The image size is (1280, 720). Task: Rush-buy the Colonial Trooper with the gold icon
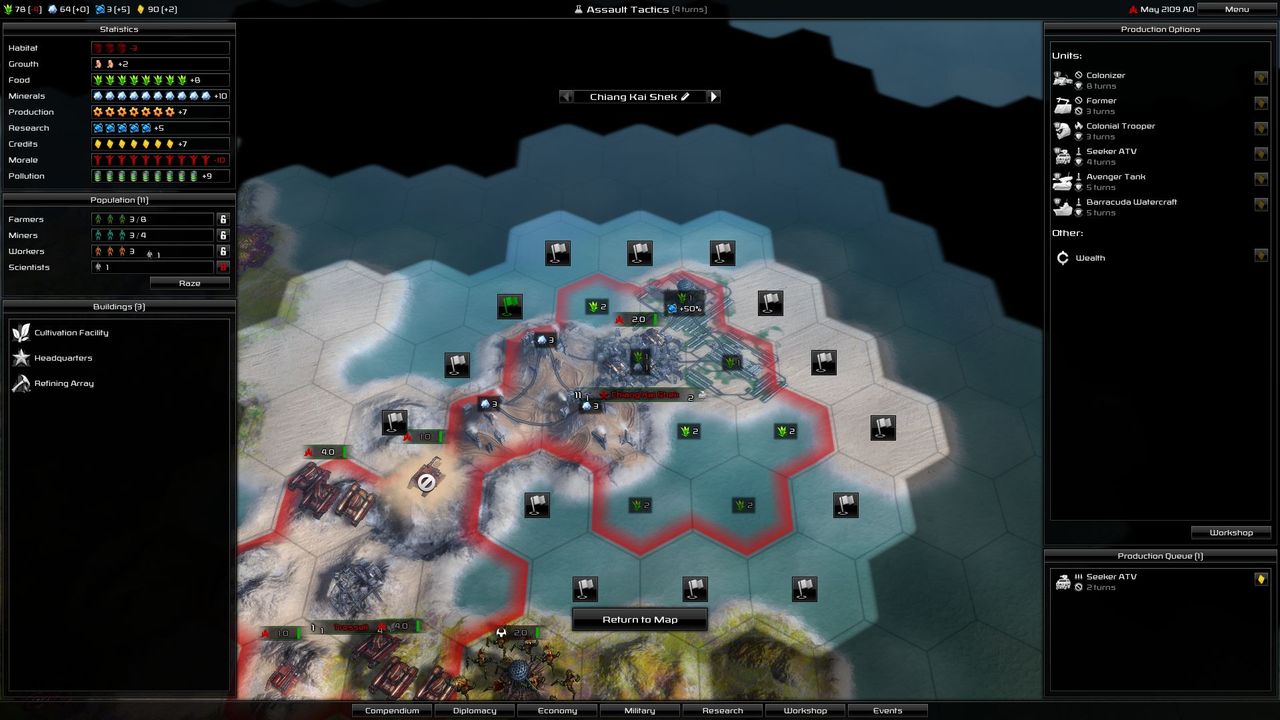pos(1261,129)
